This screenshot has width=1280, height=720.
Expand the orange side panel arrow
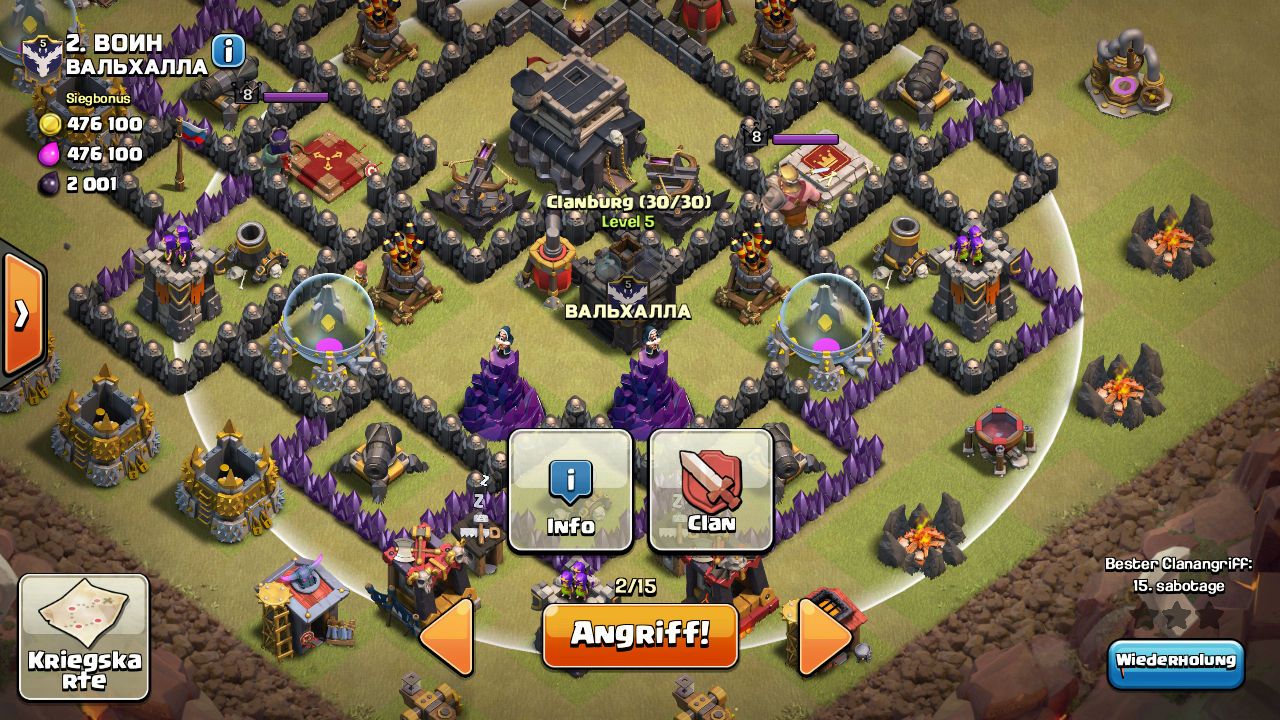(22, 314)
